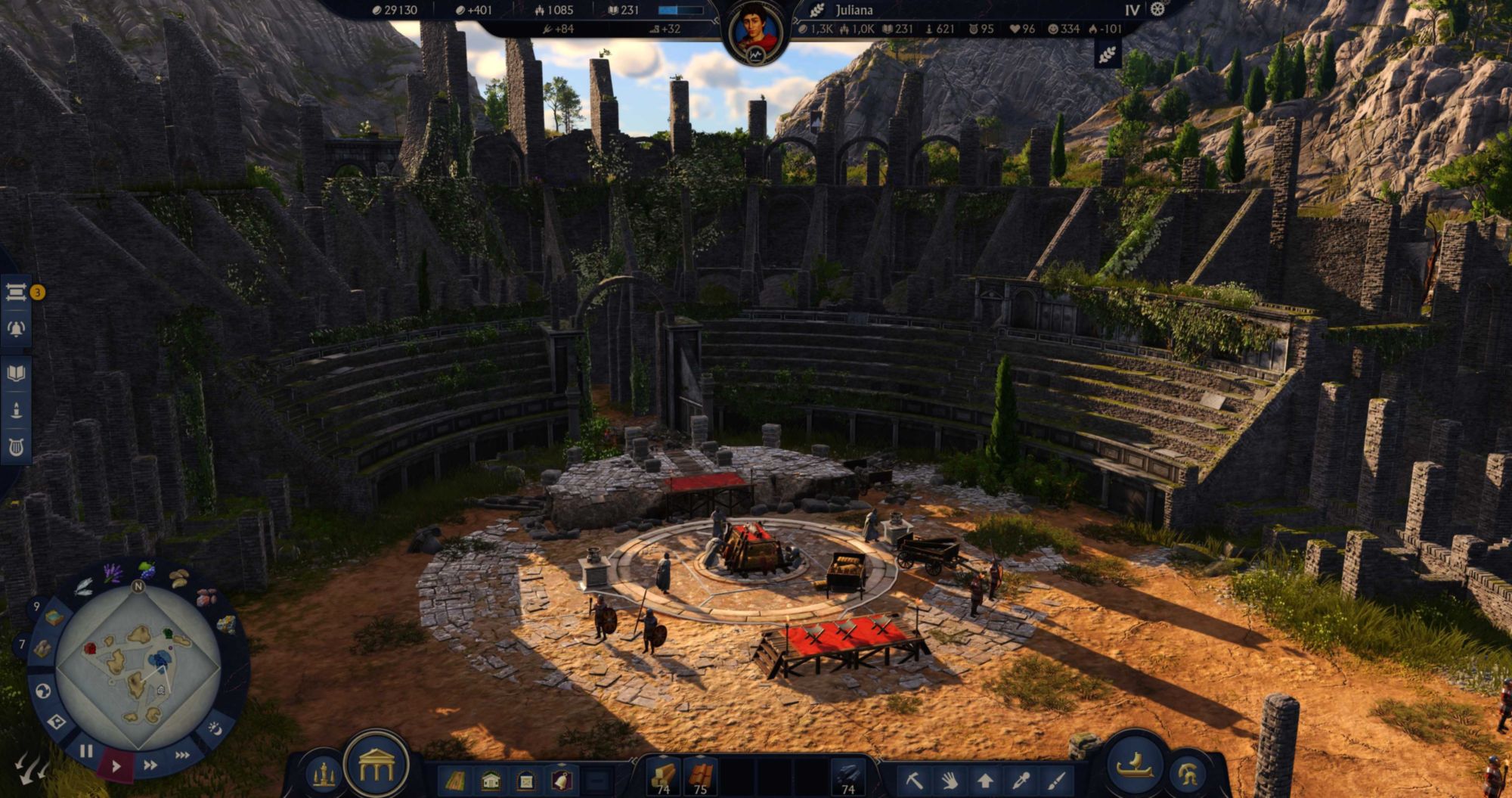The height and width of the screenshot is (798, 1512).
Task: Toggle the day and night cycle
Action: (215, 728)
